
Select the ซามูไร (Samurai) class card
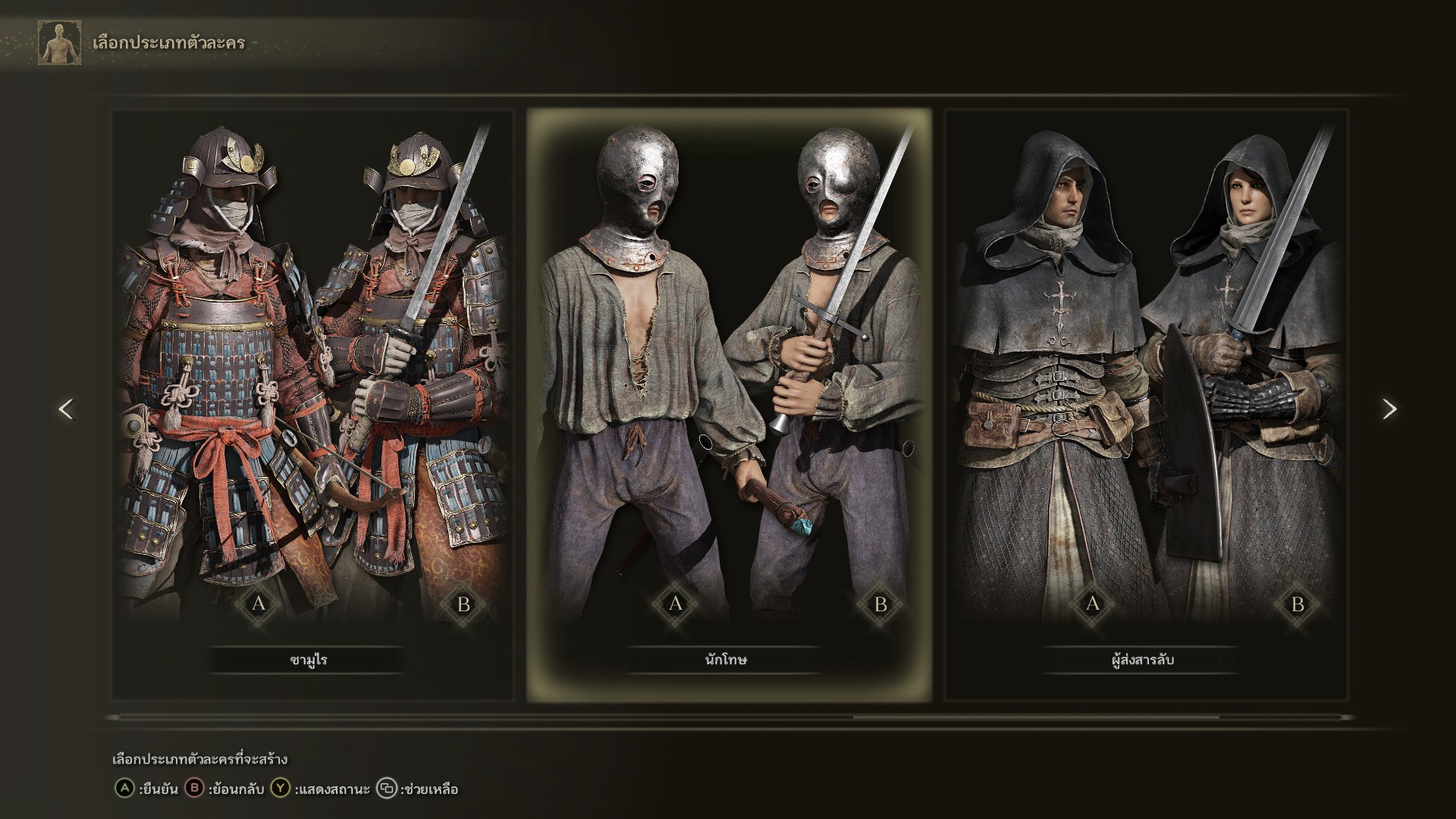(312, 379)
